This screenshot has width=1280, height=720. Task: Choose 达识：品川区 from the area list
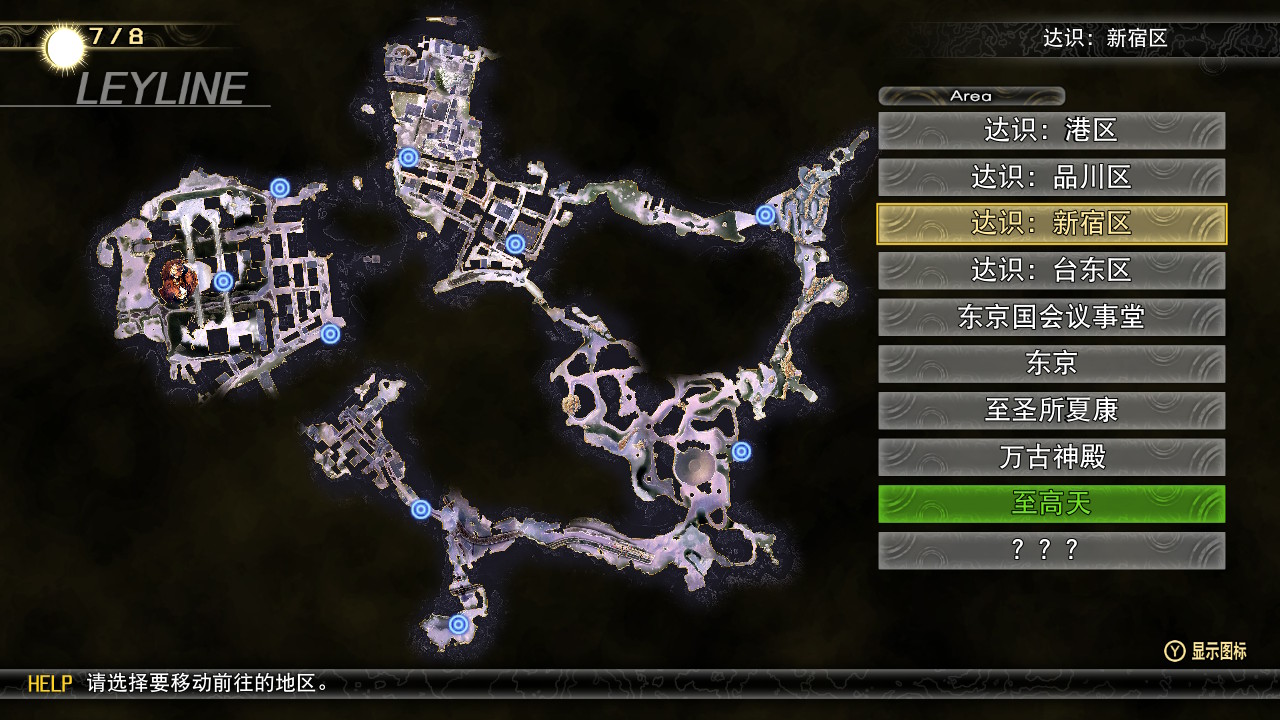tap(1051, 177)
